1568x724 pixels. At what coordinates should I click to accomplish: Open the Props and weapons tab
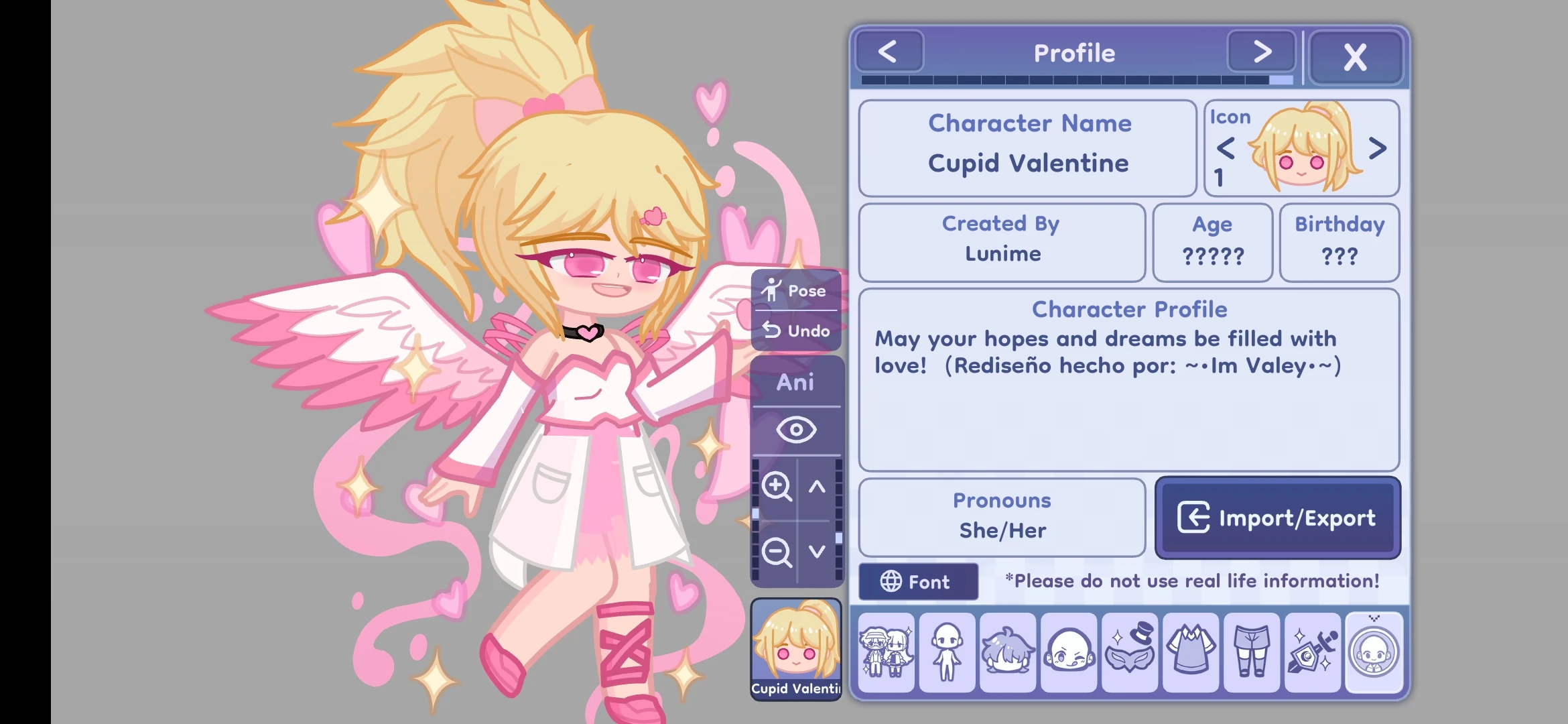pyautogui.click(x=1312, y=652)
